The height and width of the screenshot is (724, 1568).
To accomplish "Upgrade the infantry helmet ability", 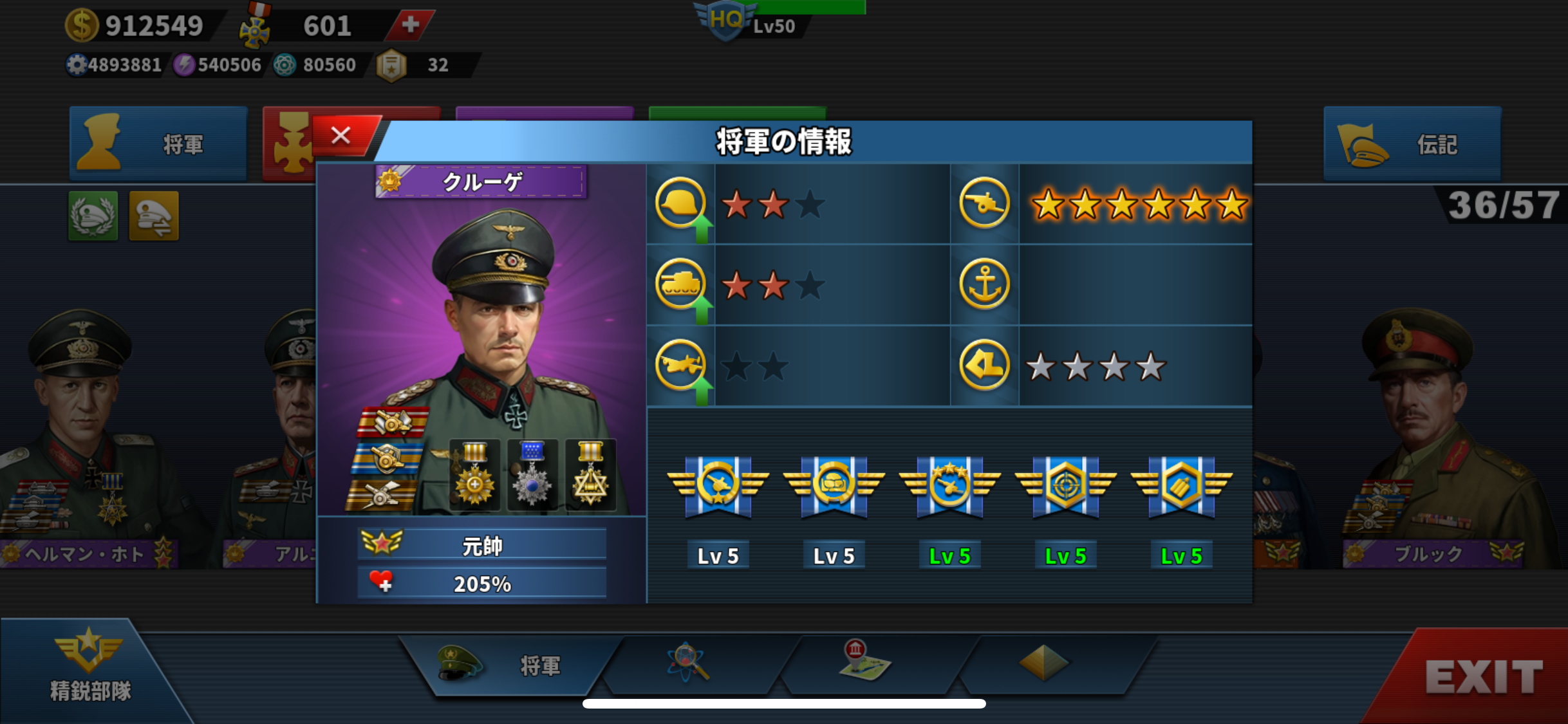I will [681, 205].
